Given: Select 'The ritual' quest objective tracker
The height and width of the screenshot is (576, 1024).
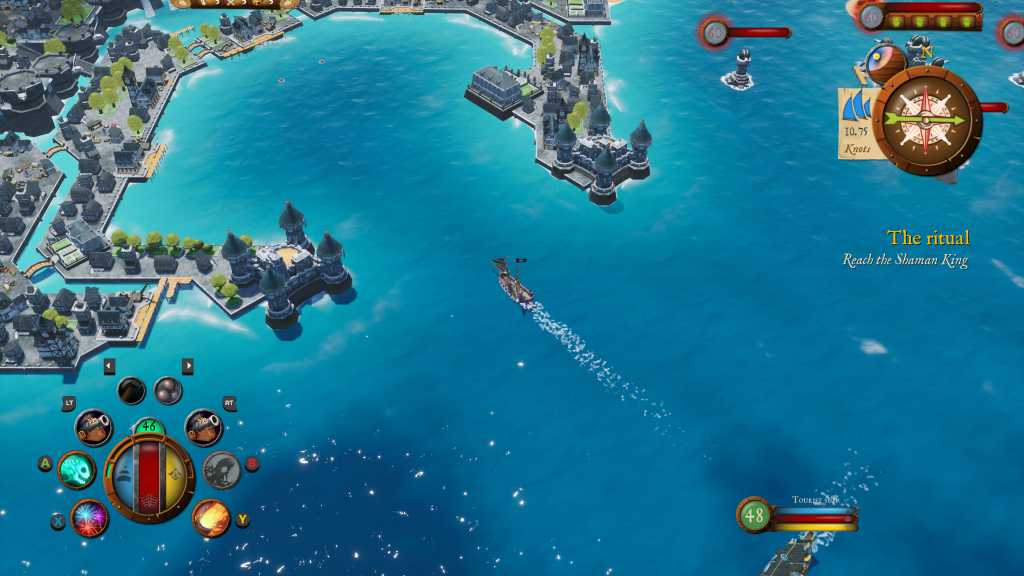Looking at the screenshot, I should tap(927, 238).
